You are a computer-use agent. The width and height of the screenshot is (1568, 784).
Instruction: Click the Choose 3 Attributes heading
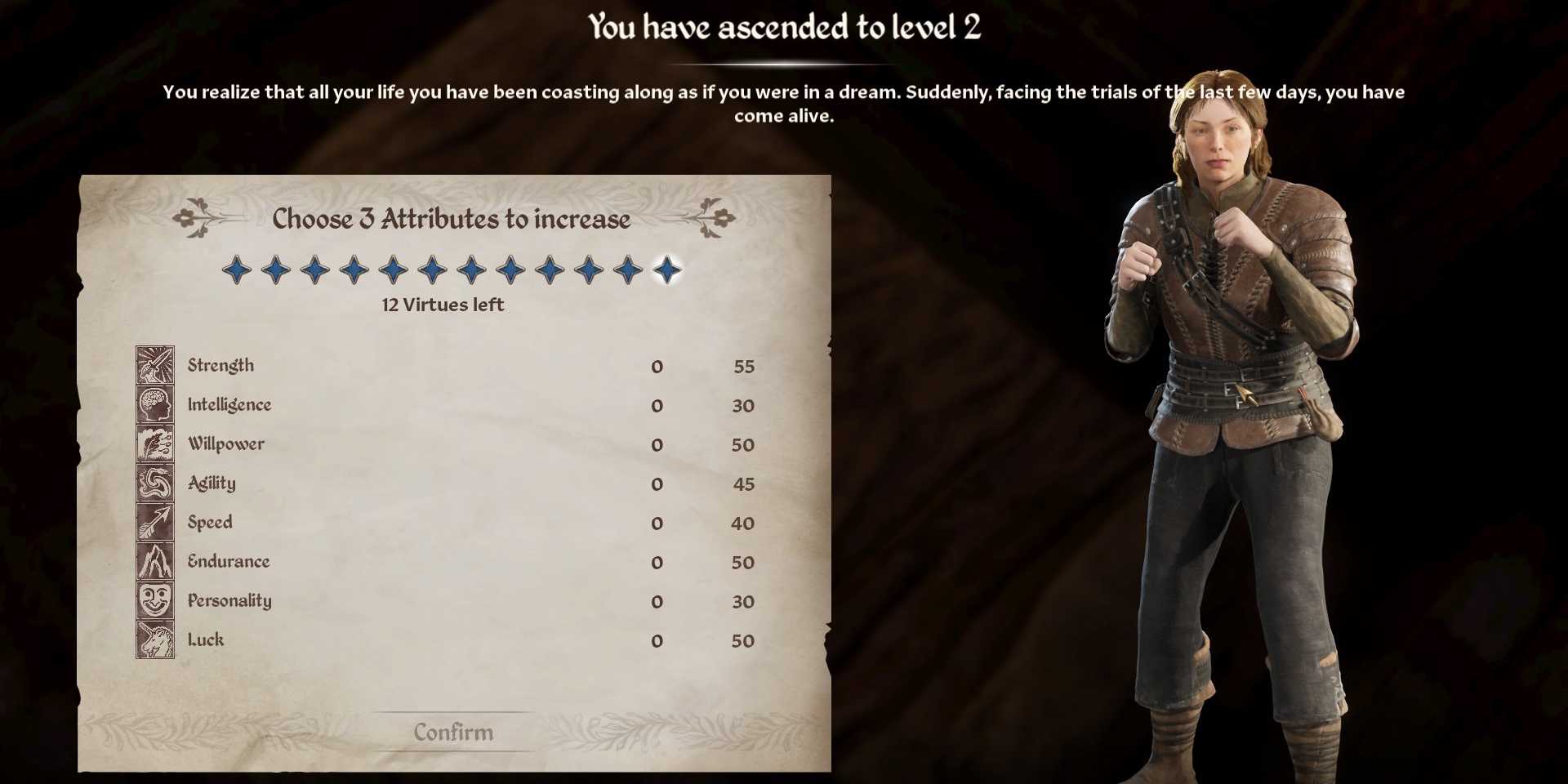click(452, 218)
